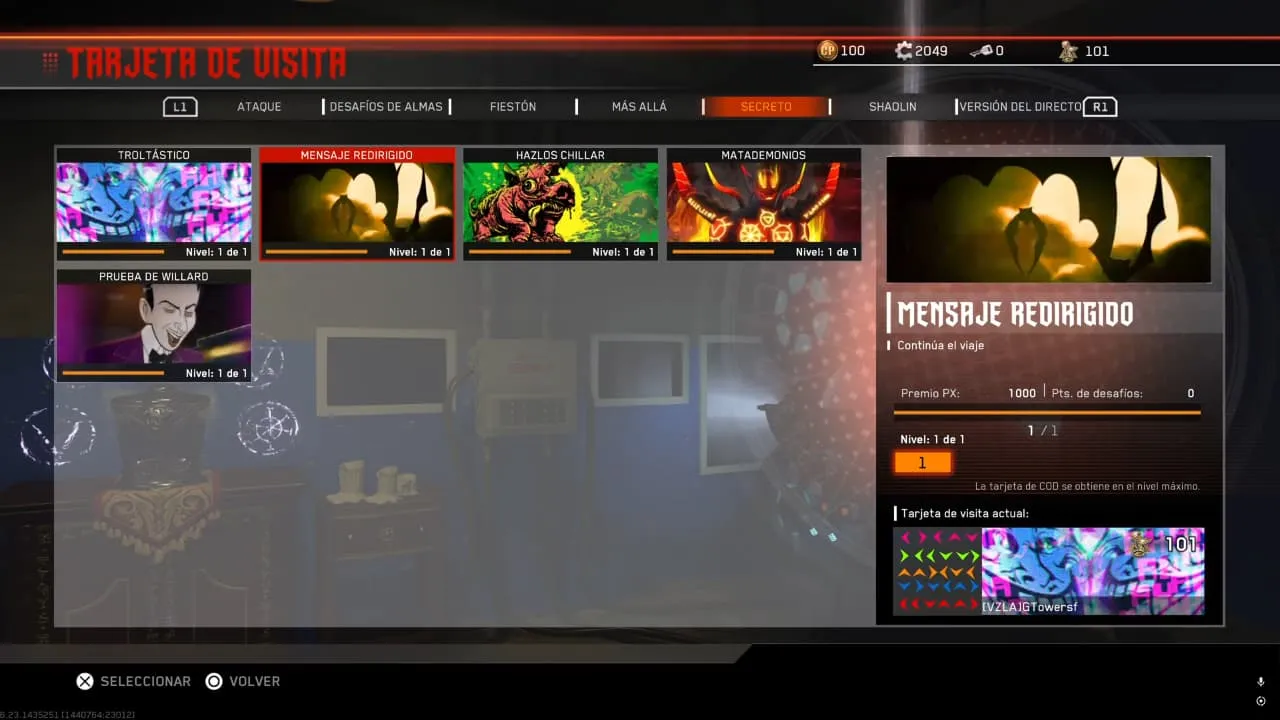Switch to the Ataque tab
This screenshot has width=1280, height=720.
tap(259, 107)
